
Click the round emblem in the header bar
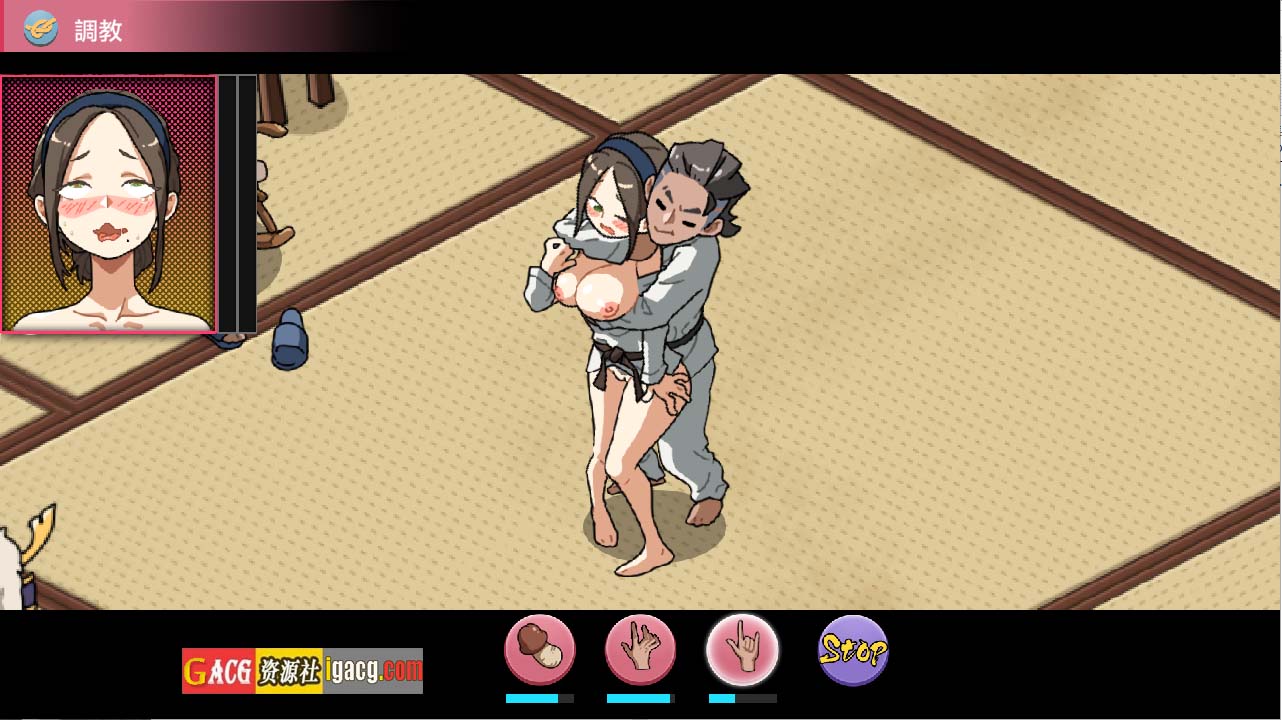[x=41, y=29]
